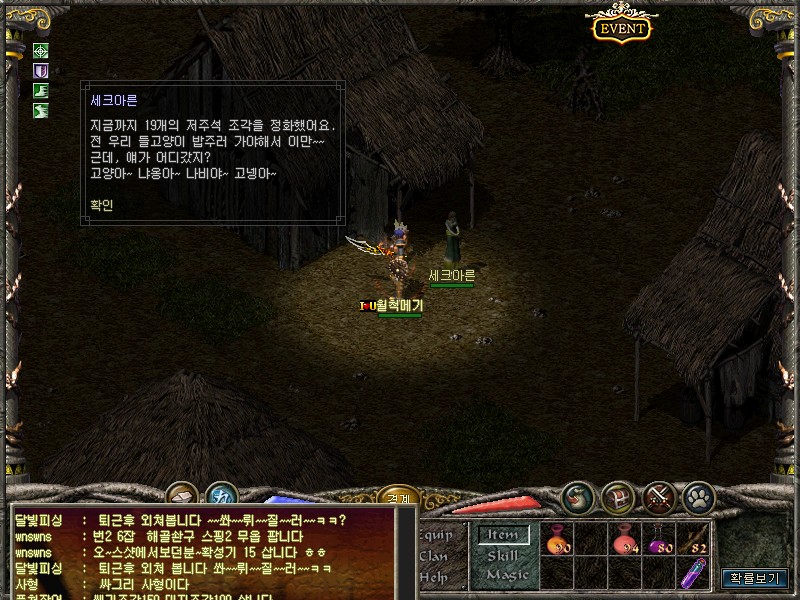Confirm the NPC dialogue with 확인
Screen dimensions: 800x600
pos(102,205)
